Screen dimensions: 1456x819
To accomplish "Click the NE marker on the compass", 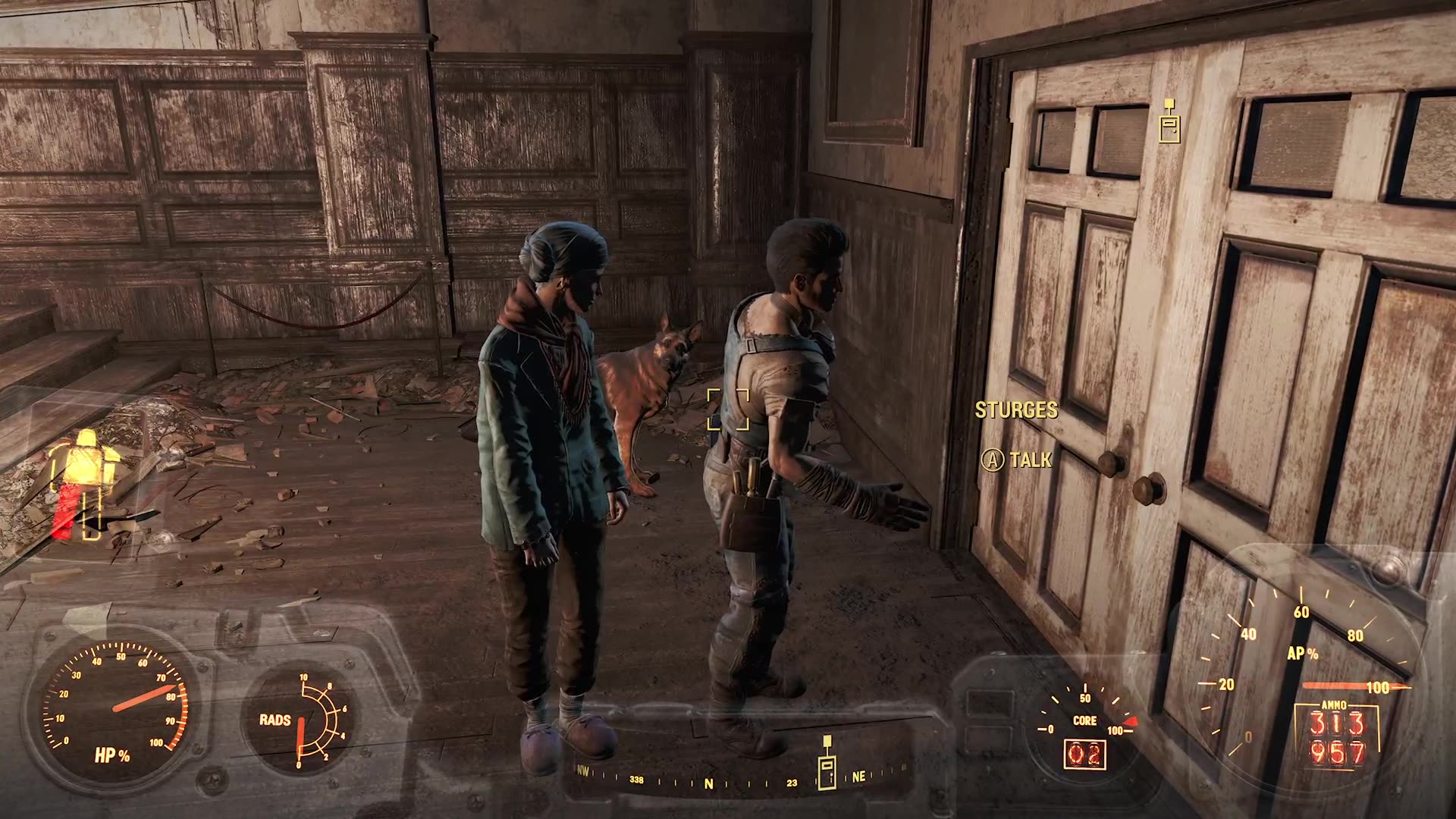I will coord(860,777).
